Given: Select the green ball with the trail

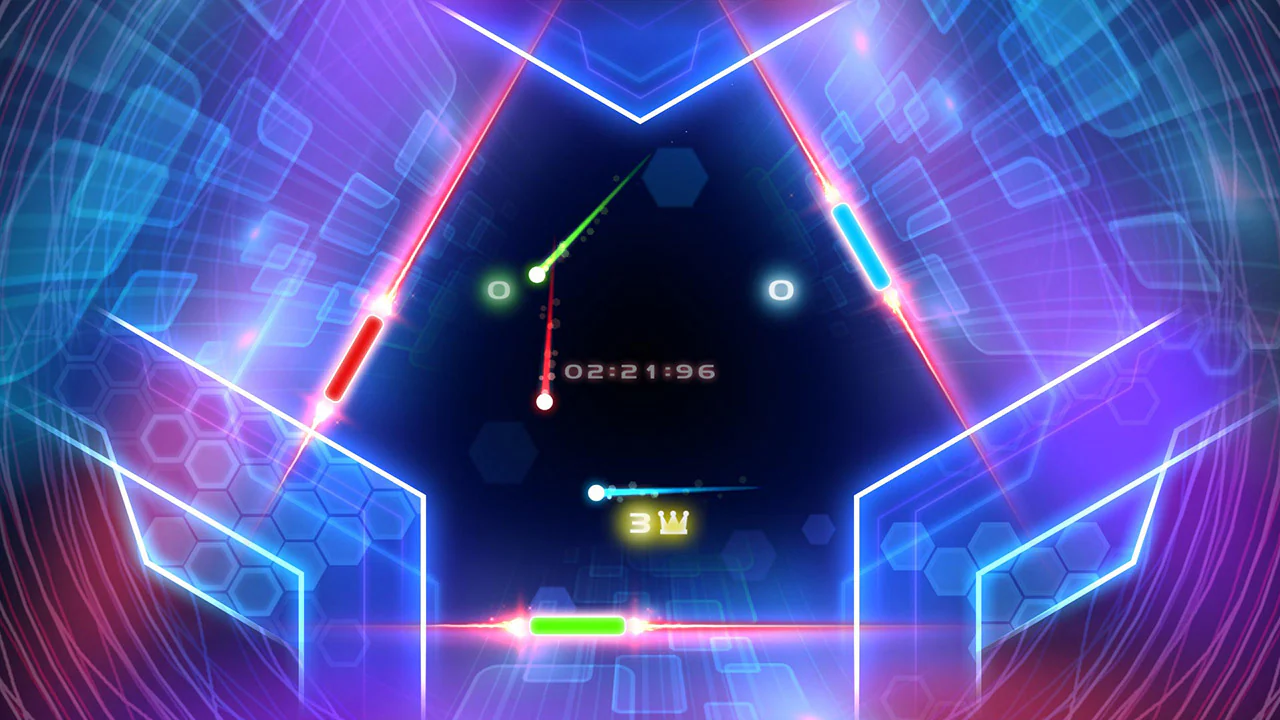Looking at the screenshot, I should pos(537,274).
